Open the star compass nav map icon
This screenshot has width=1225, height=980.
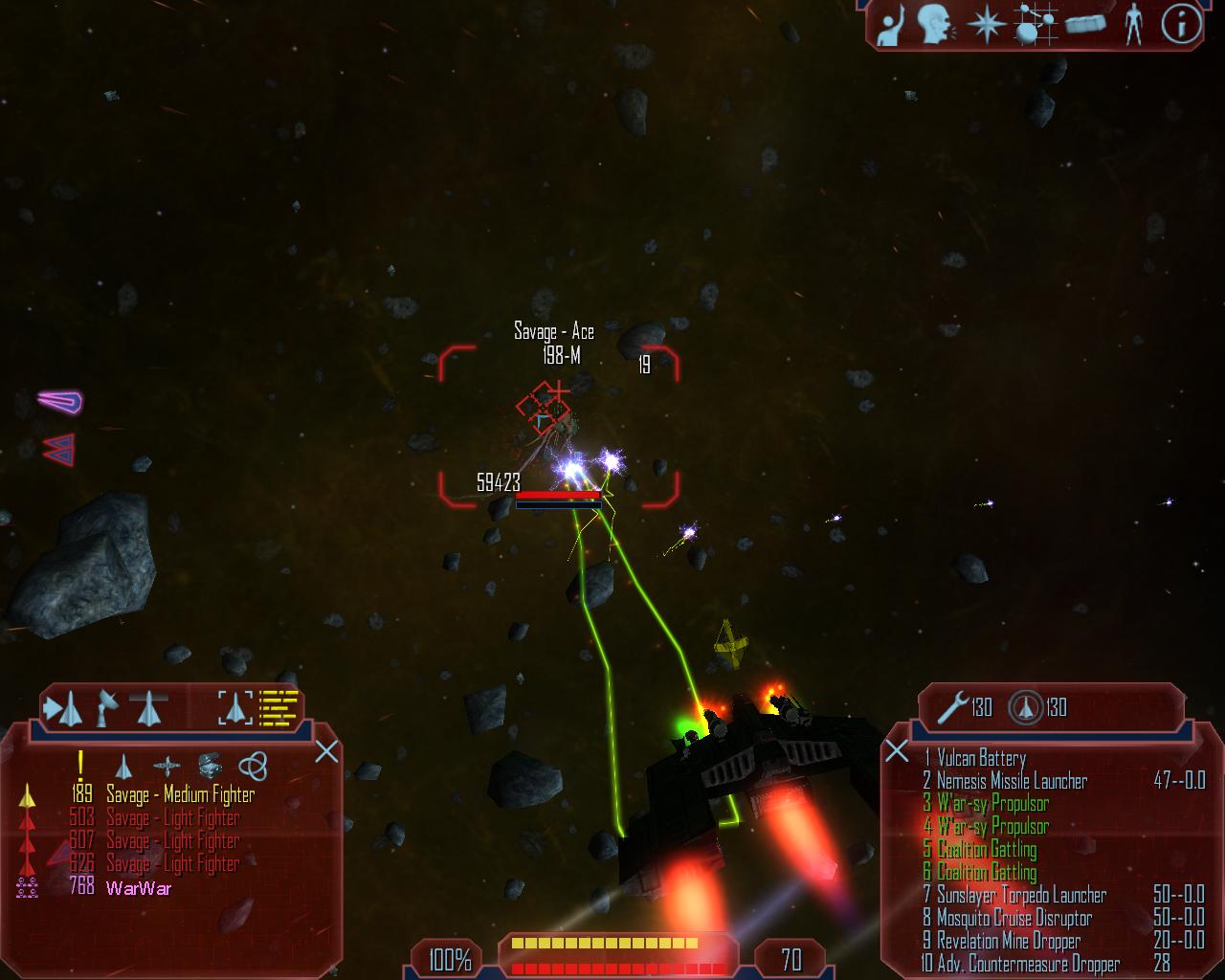985,24
